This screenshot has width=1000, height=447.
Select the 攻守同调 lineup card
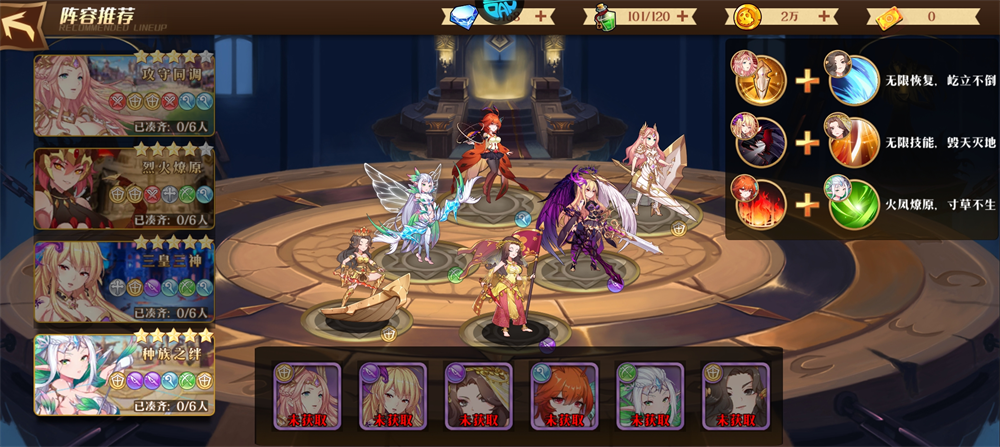124,93
